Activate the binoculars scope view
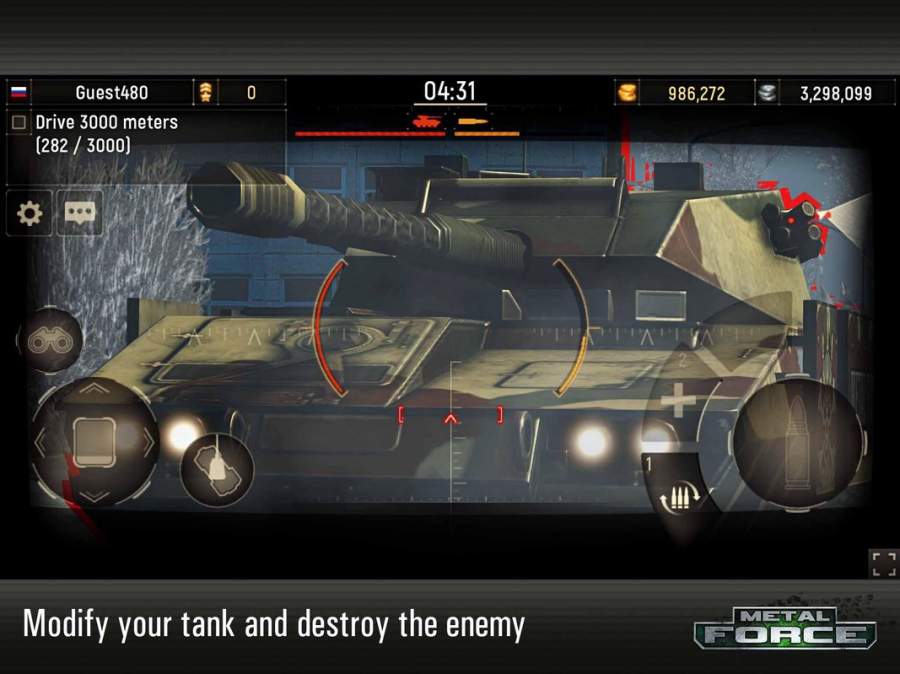The width and height of the screenshot is (900, 674). (x=49, y=341)
